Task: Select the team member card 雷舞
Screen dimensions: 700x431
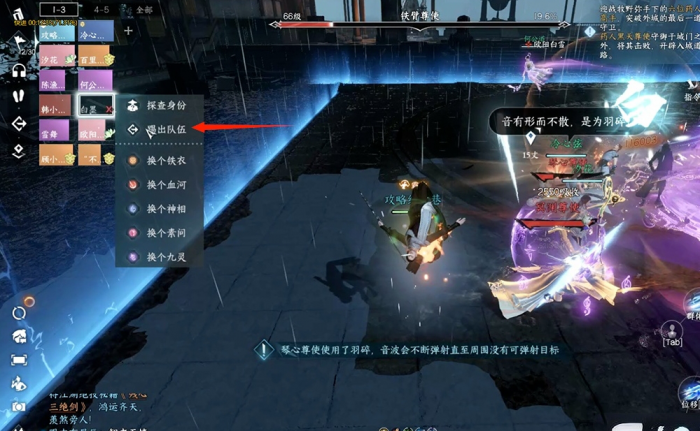Action: 55,131
